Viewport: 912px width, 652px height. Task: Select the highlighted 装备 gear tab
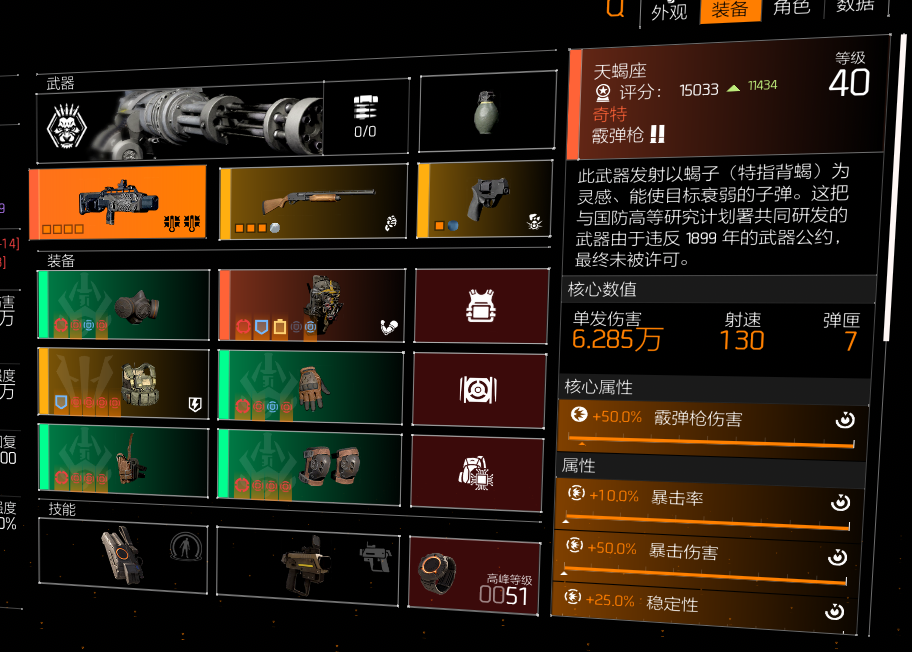tap(730, 10)
